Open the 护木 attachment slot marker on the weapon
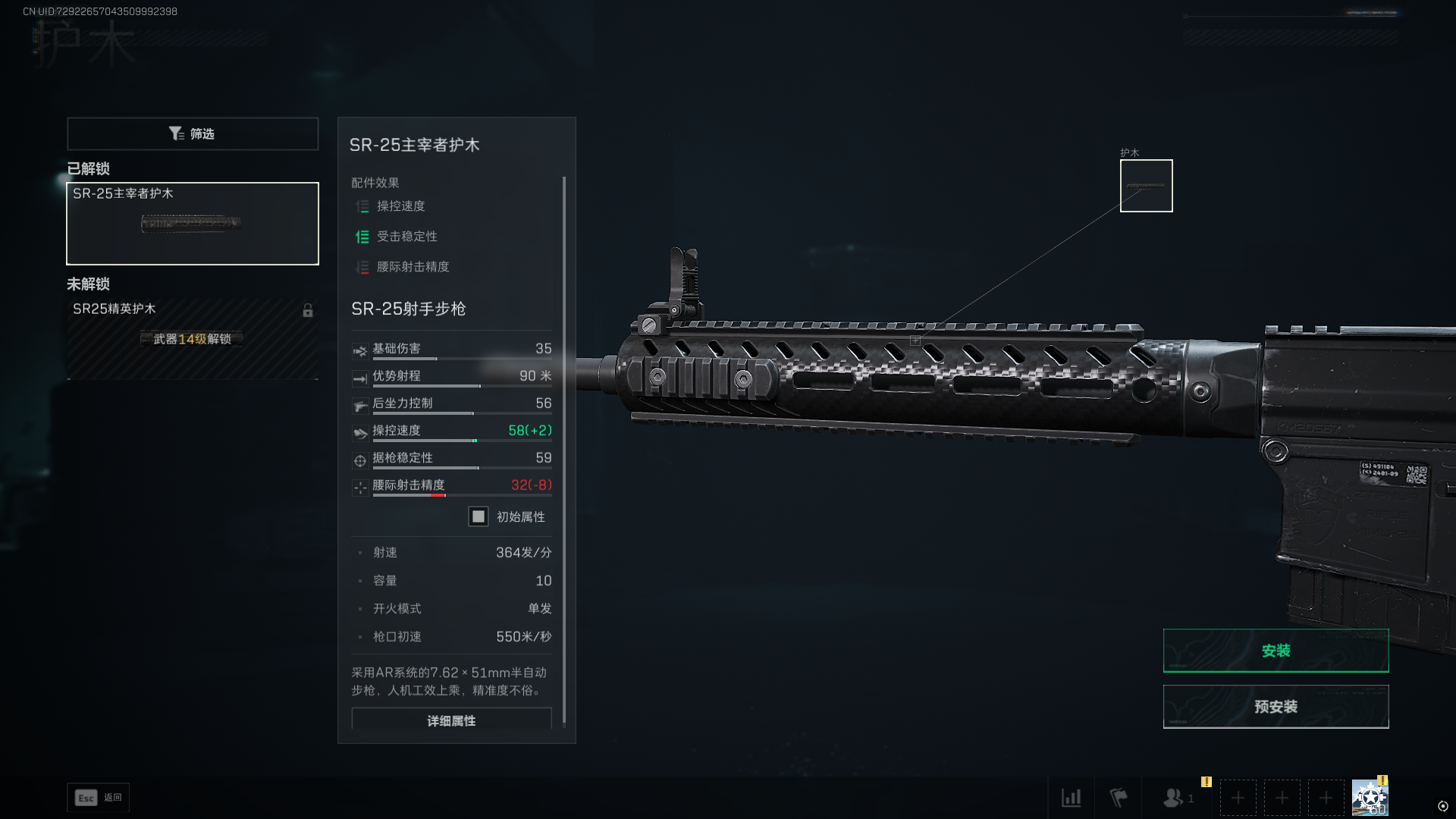The height and width of the screenshot is (819, 1456). click(x=1146, y=185)
